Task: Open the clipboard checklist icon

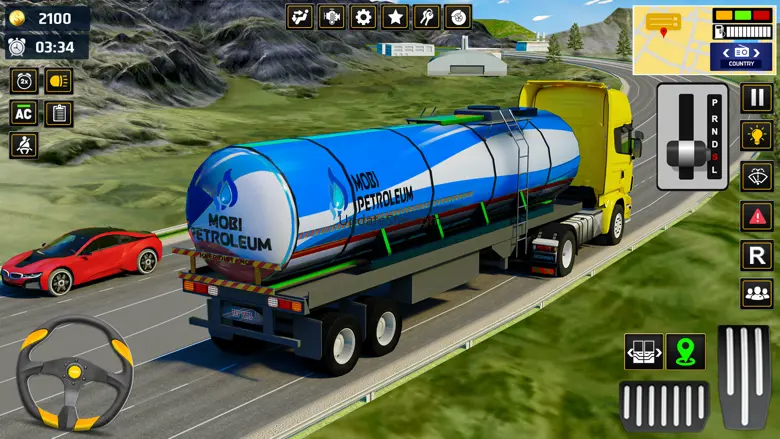Action: coord(58,113)
